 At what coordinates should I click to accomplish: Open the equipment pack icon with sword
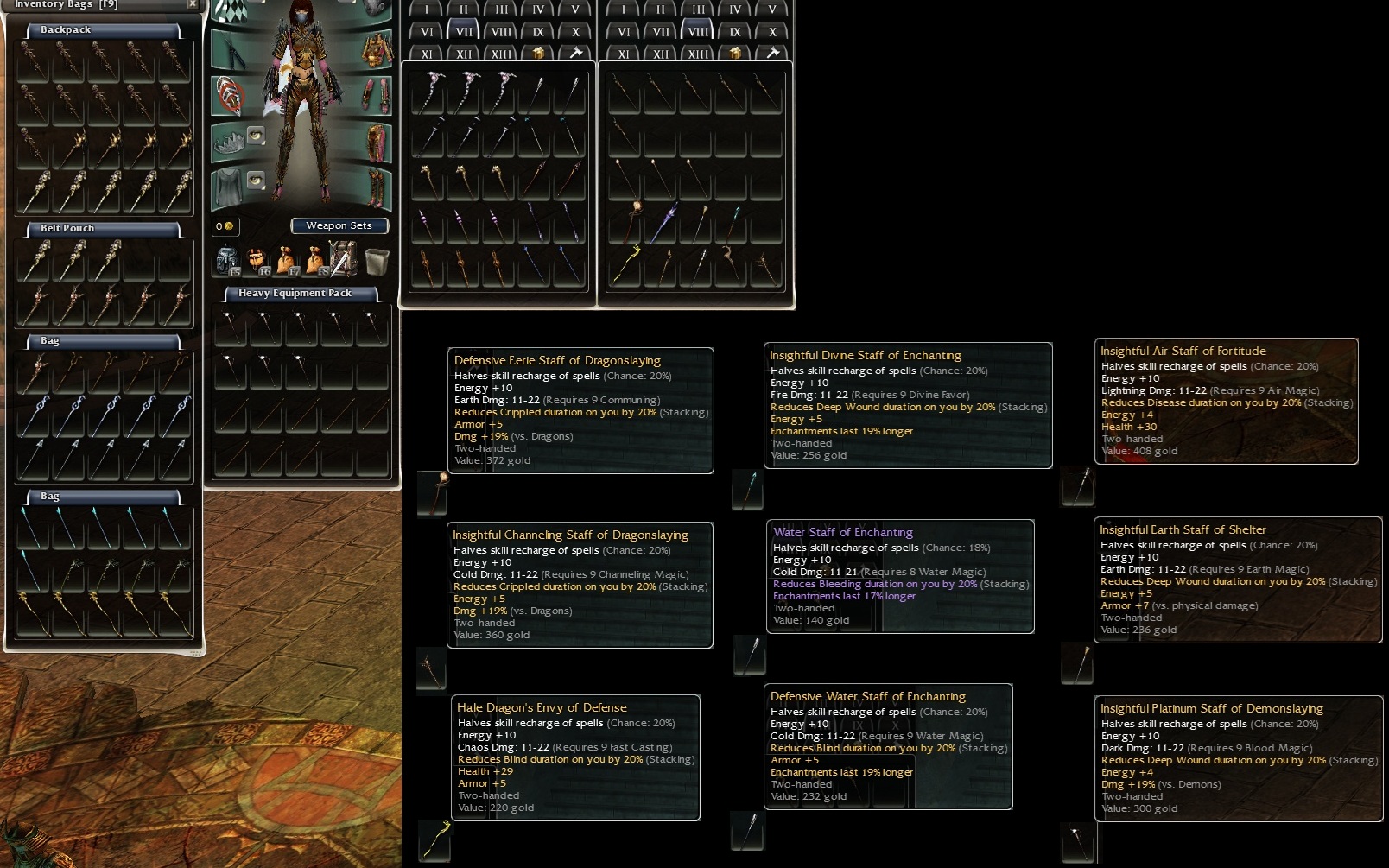coord(343,259)
